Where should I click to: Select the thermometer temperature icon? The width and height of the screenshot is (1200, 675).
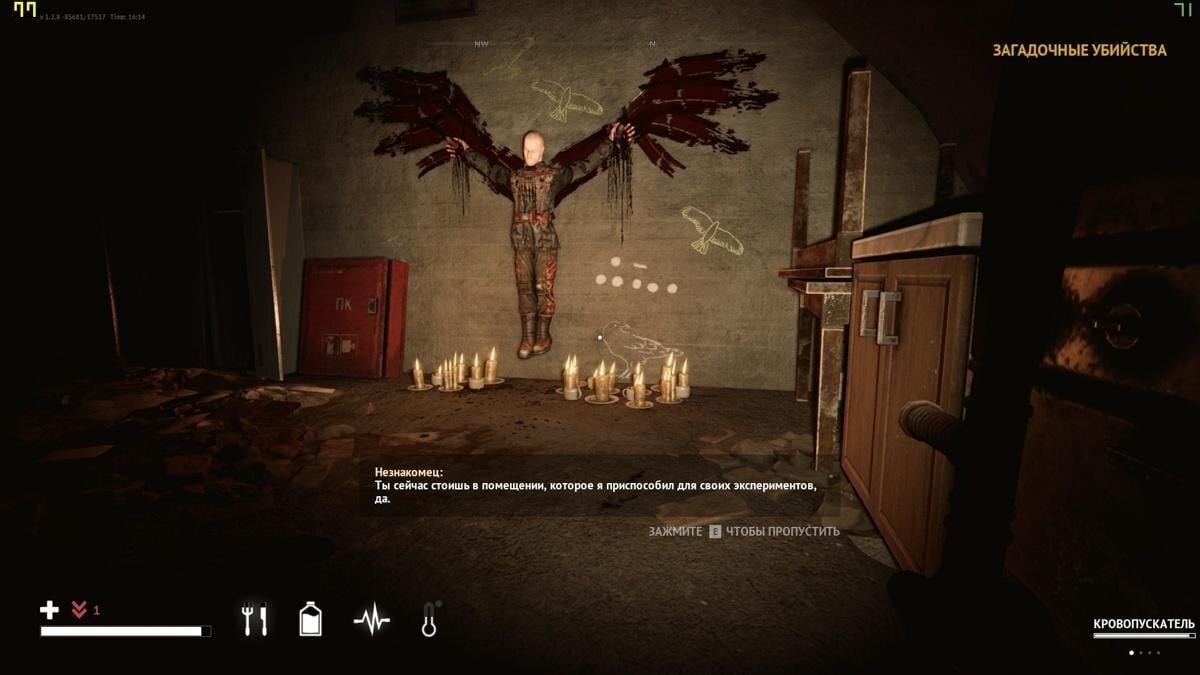[x=430, y=620]
